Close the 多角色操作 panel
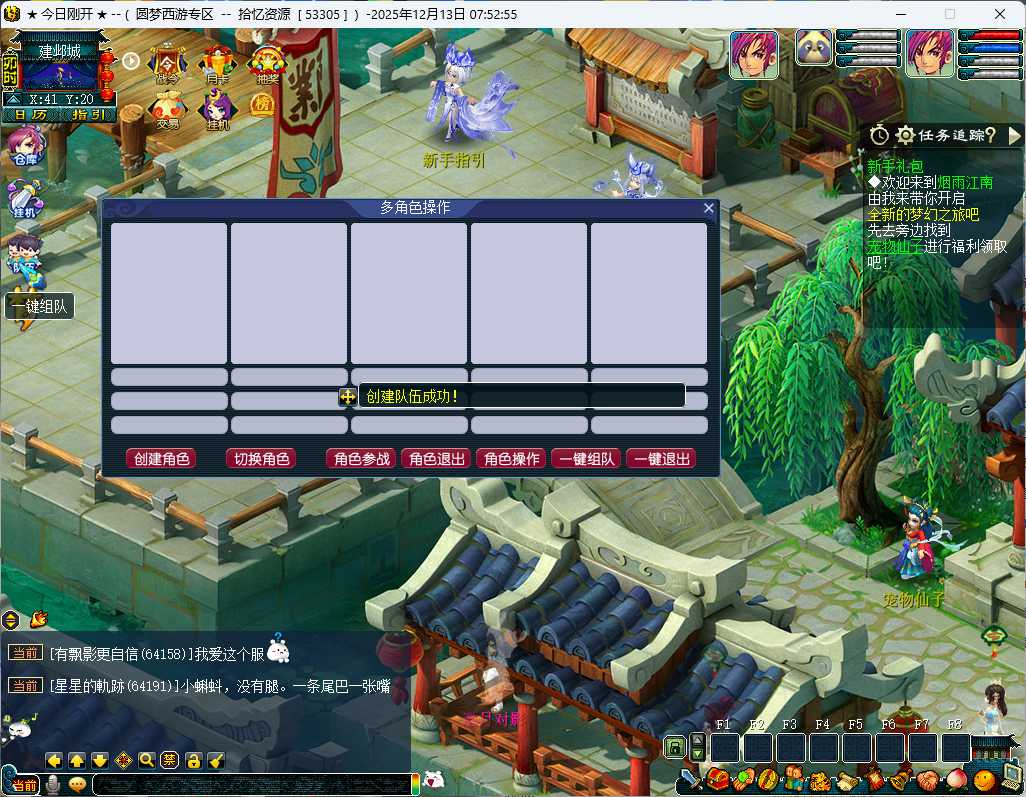This screenshot has height=797, width=1026. [709, 208]
